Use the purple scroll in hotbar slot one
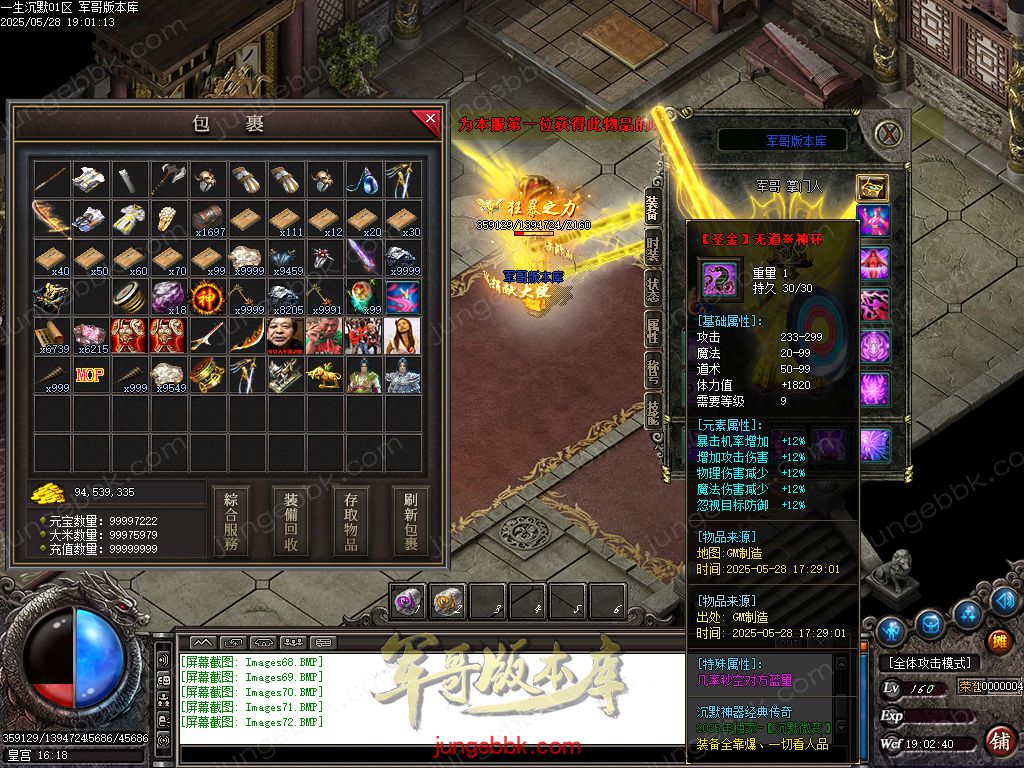 (407, 601)
